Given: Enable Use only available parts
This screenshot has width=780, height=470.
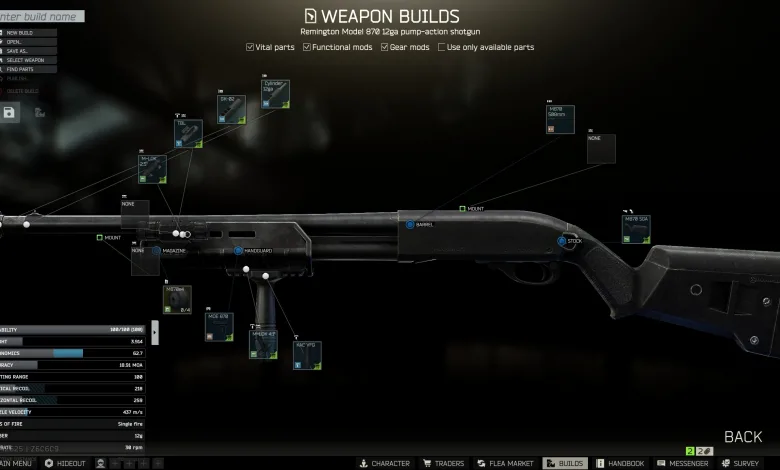Looking at the screenshot, I should 442,47.
